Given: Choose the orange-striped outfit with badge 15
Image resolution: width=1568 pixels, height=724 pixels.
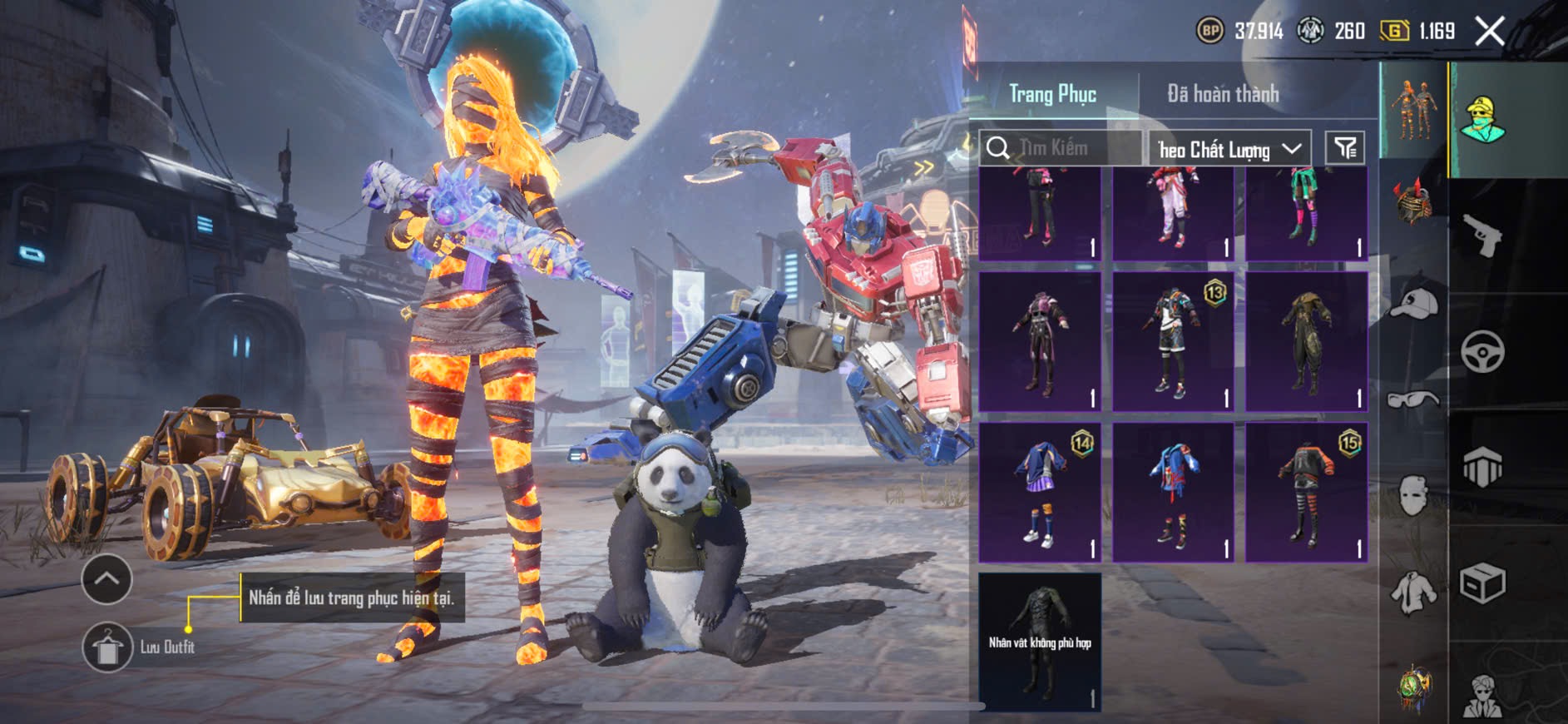Looking at the screenshot, I should point(1306,493).
